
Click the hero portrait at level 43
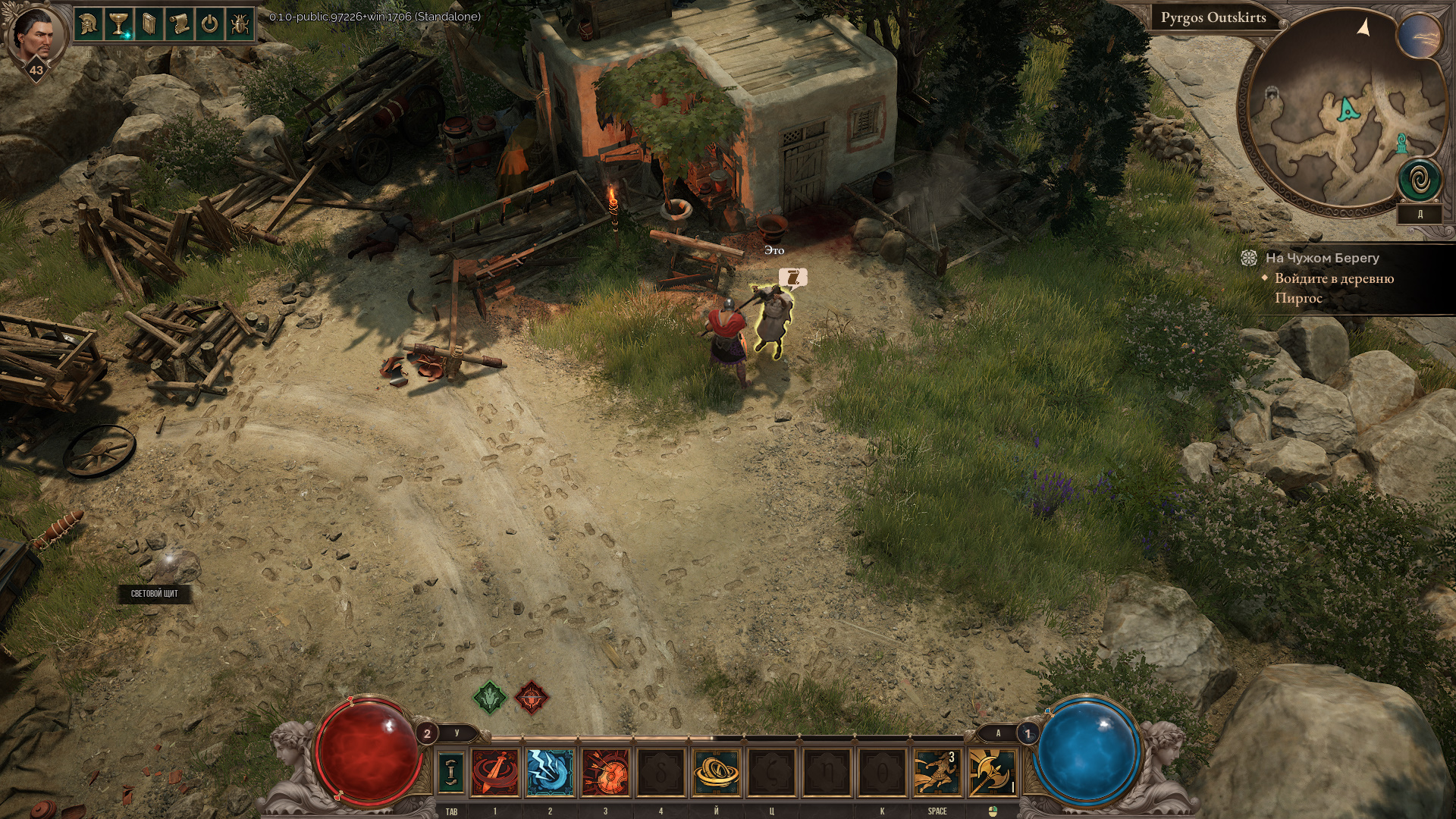33,36
